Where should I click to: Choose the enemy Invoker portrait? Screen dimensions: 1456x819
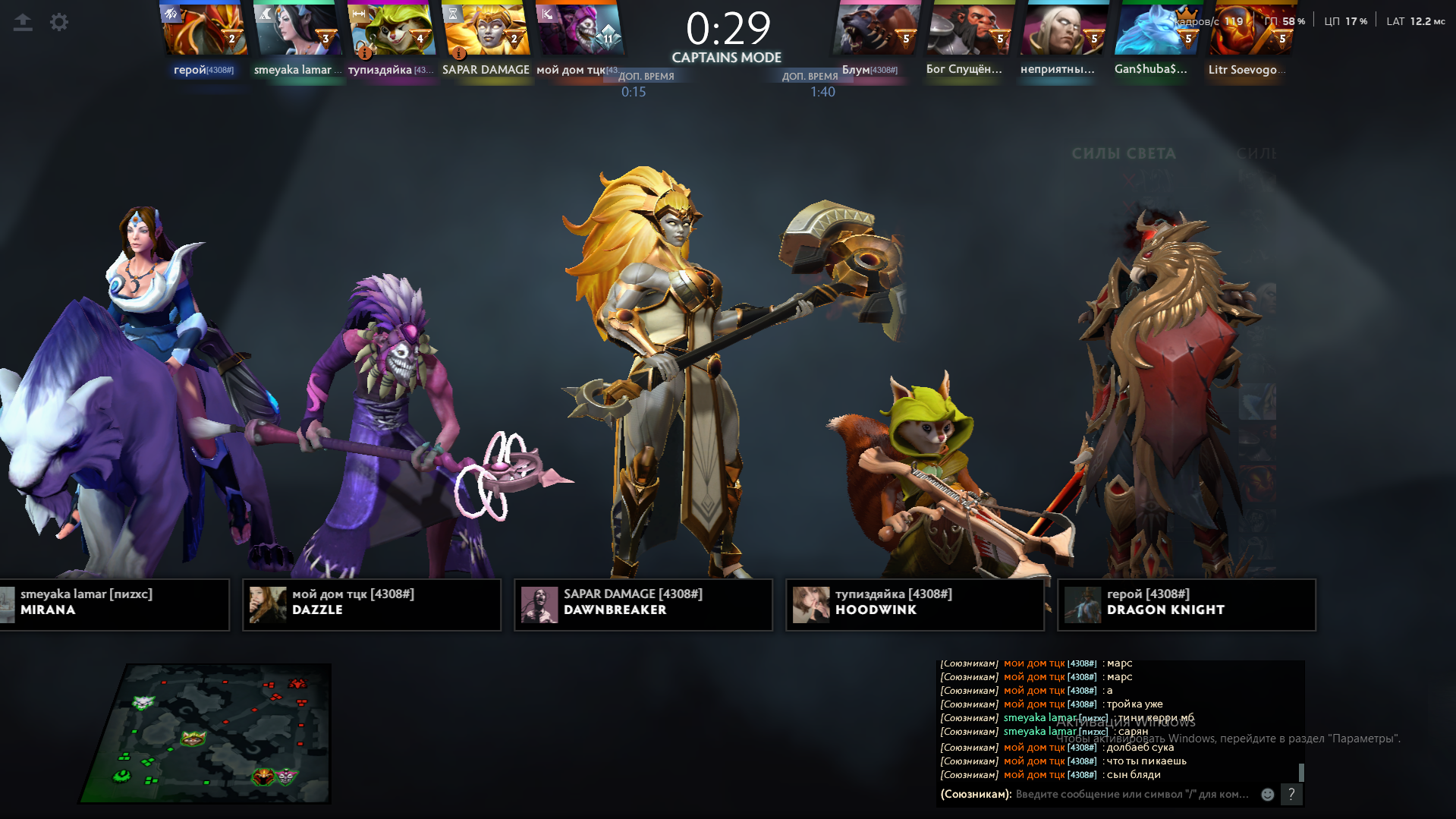(1064, 30)
